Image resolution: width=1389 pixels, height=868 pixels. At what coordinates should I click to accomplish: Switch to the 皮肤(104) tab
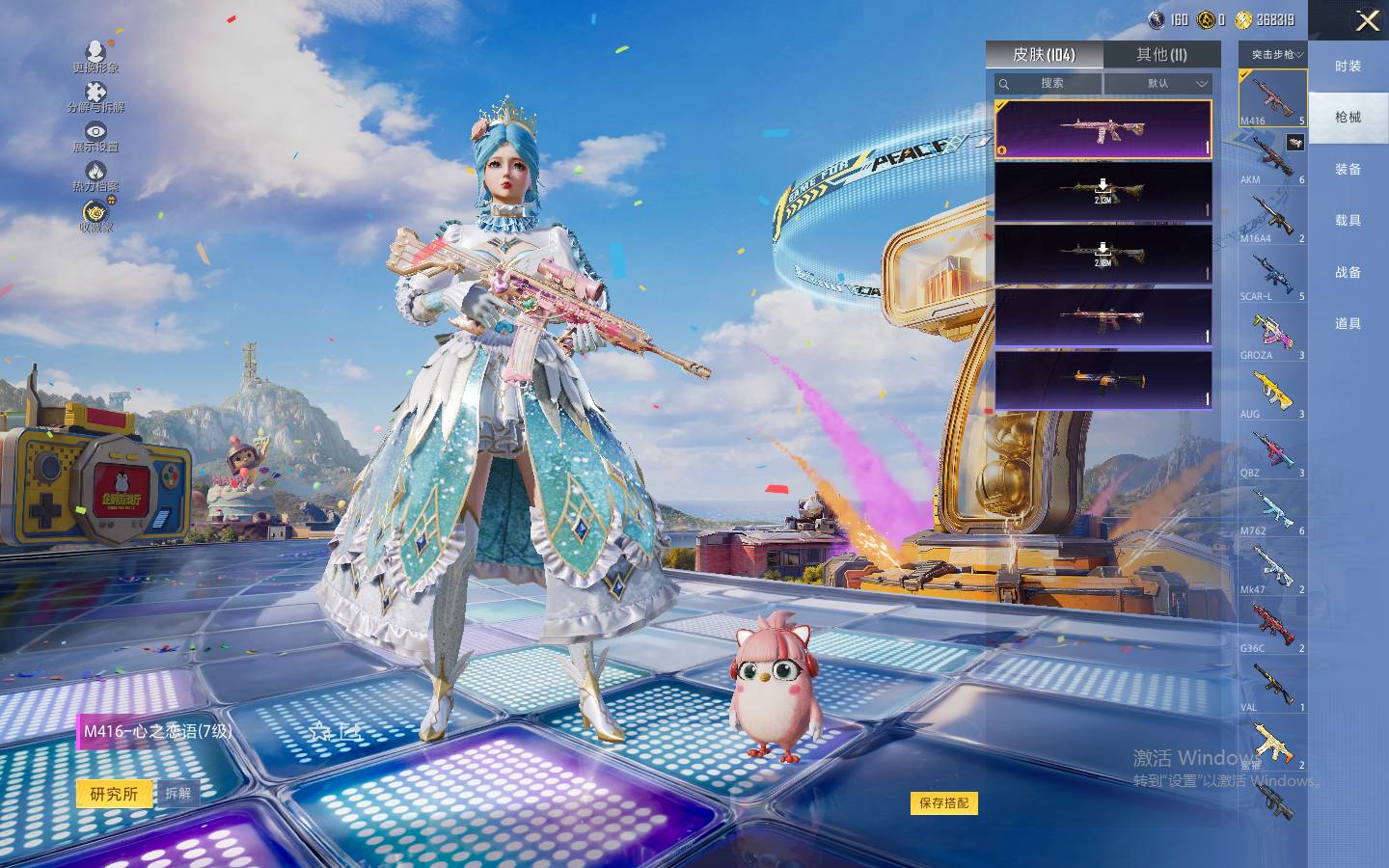tap(1044, 54)
